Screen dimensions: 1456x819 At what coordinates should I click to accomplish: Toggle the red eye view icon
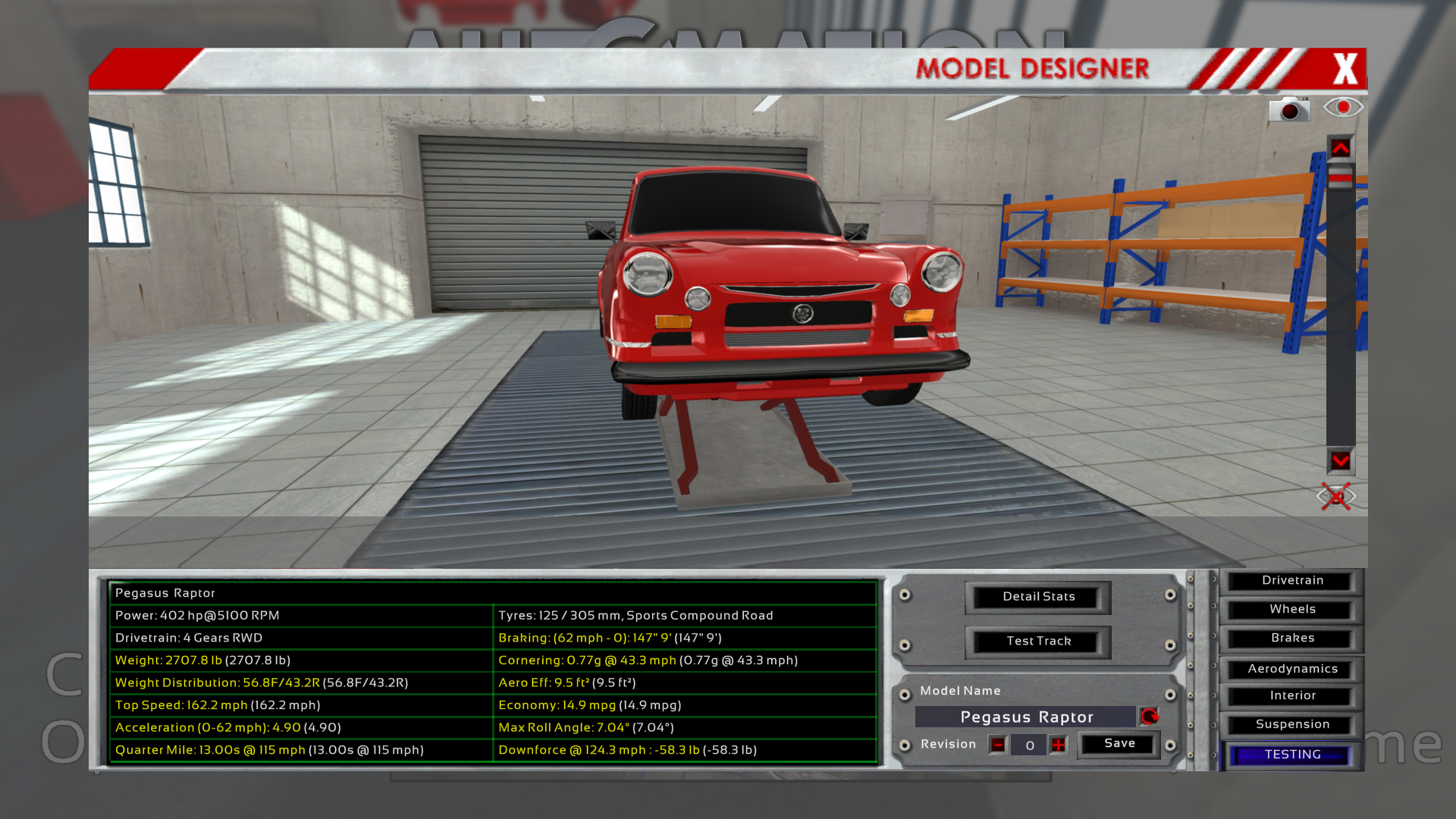1343,108
